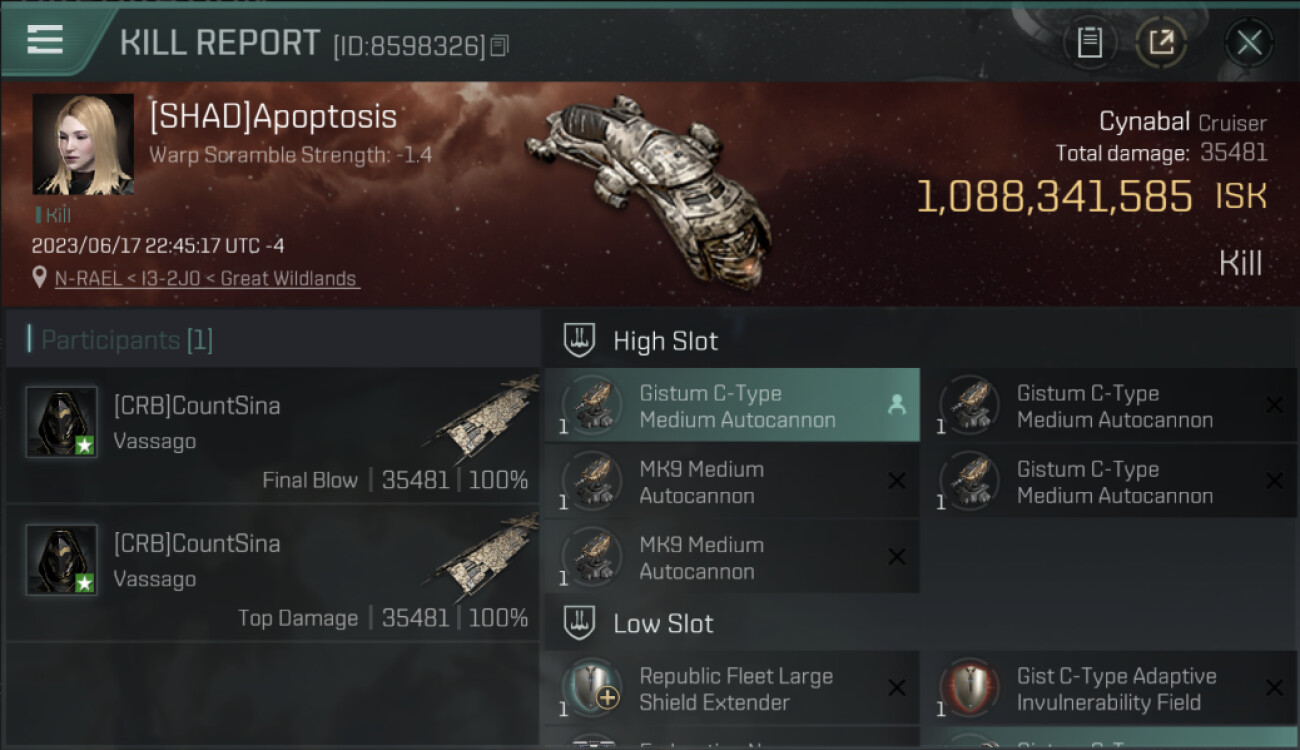Viewport: 1300px width, 750px height.
Task: View Apoptosis character portrait
Action: 83,144
